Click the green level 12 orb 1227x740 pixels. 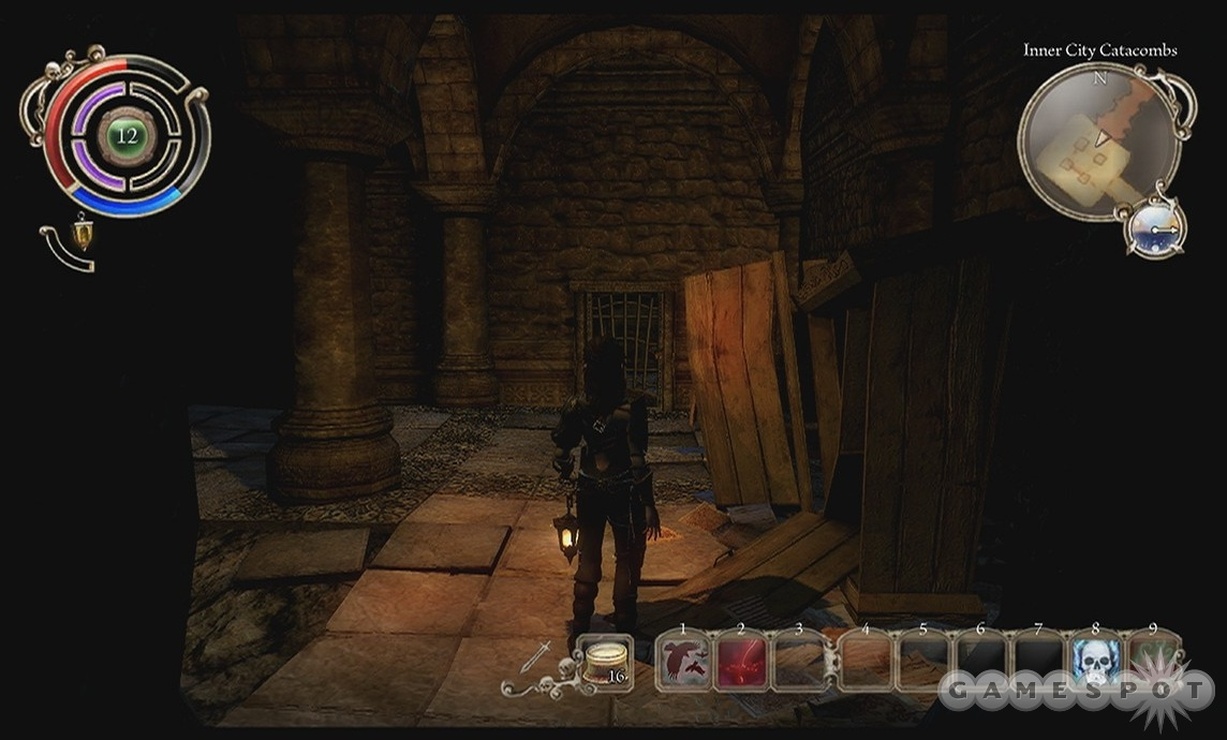(x=126, y=135)
